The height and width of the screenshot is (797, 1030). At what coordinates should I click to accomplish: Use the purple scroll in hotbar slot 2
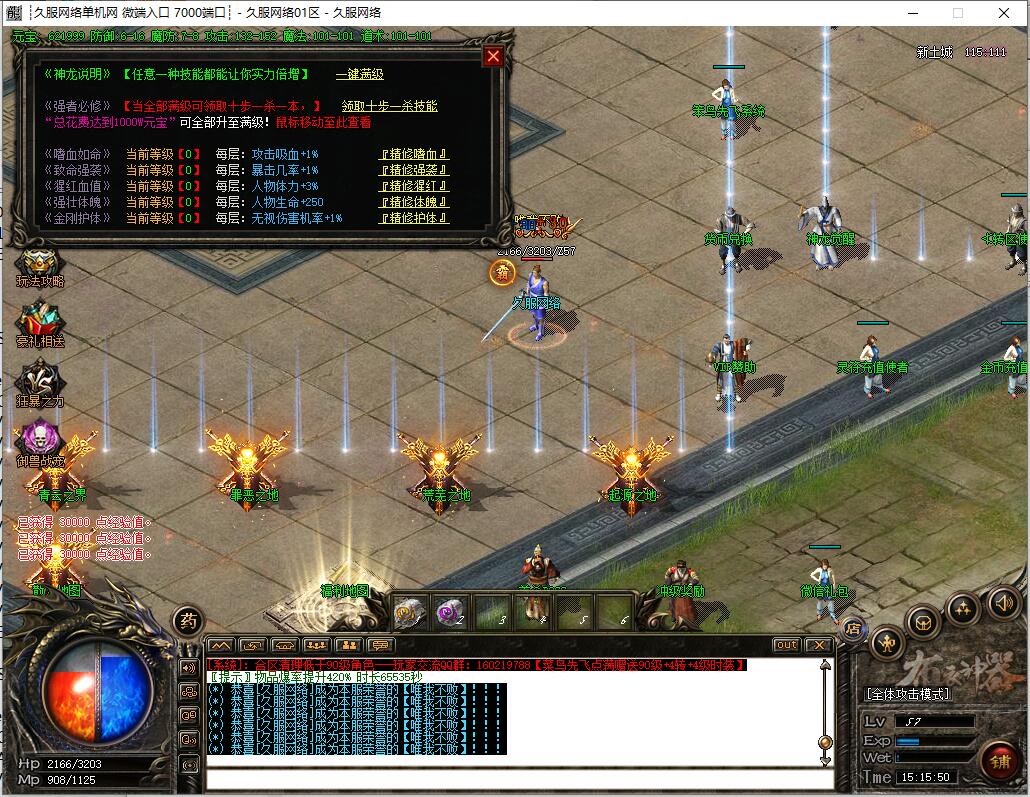(x=451, y=612)
